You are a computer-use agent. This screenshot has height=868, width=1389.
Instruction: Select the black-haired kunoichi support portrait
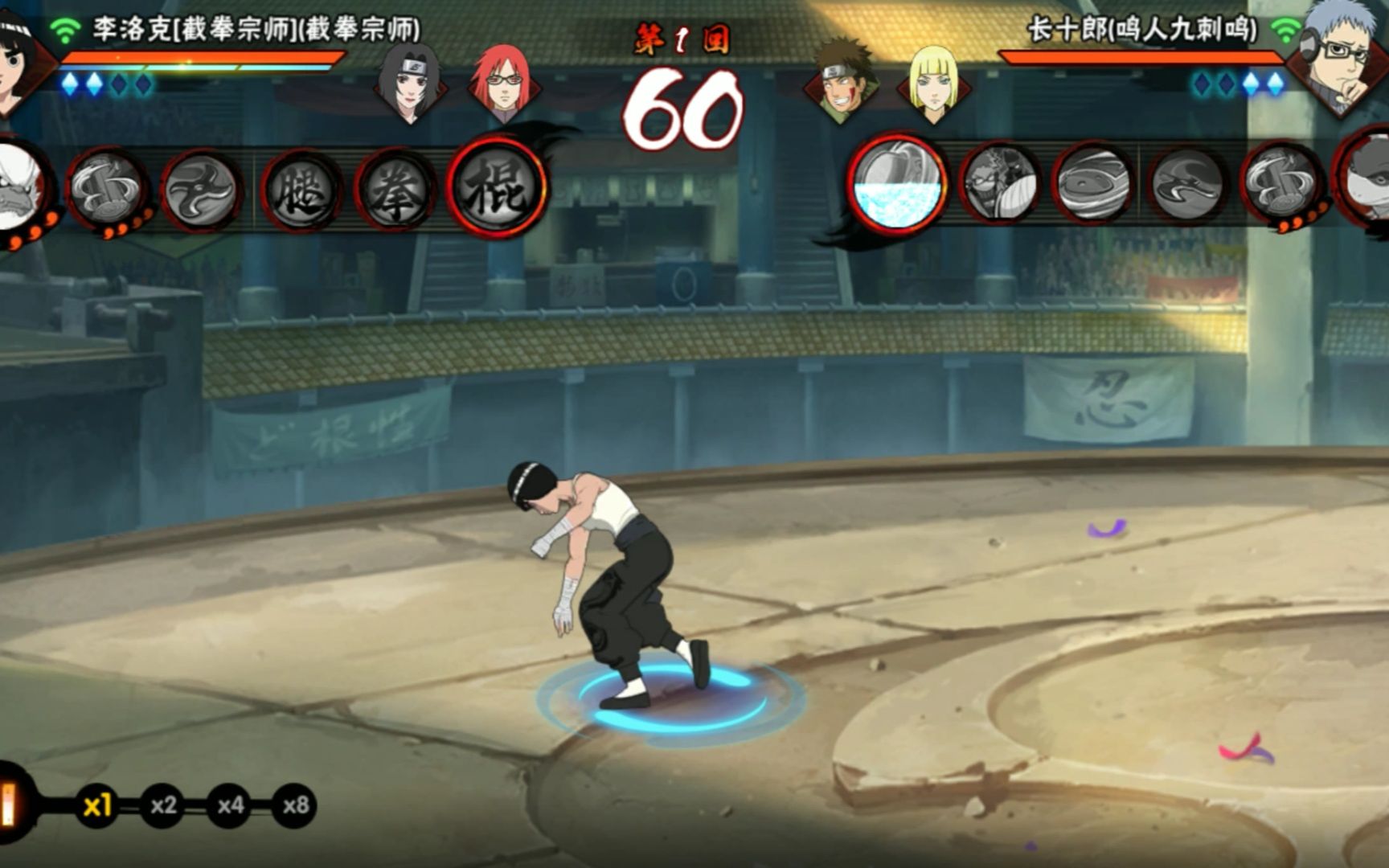click(410, 83)
